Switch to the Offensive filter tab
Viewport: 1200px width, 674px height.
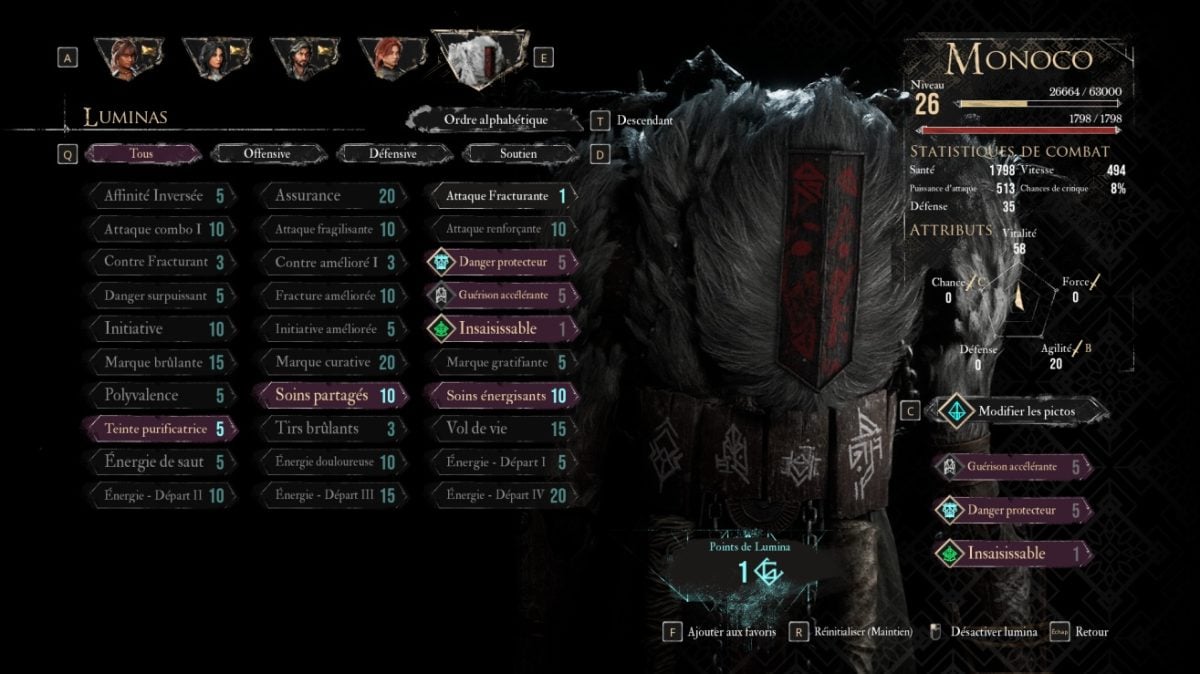pos(267,154)
